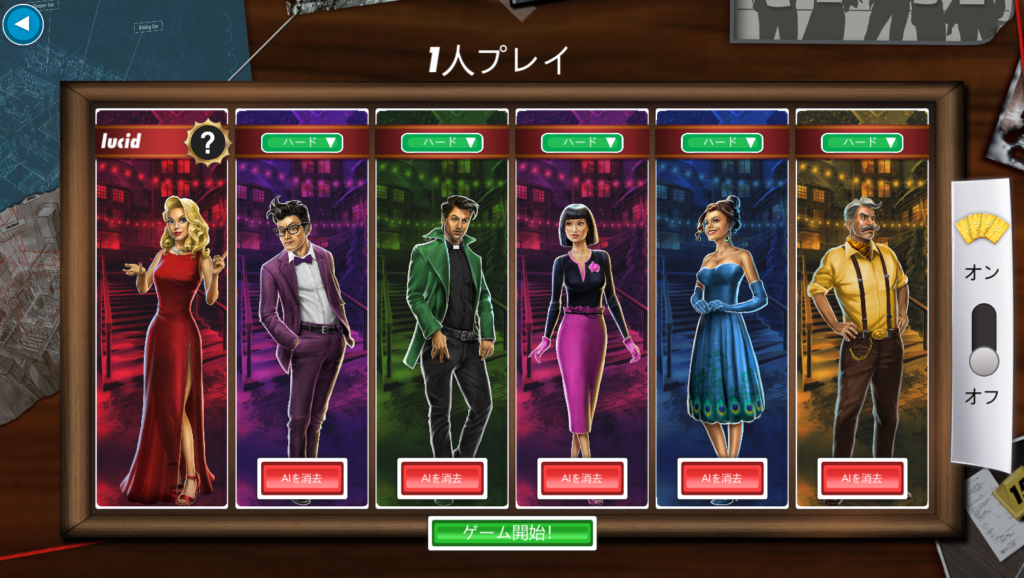Remove the AI playing the blue-dress woman
1024x578 pixels.
722,478
